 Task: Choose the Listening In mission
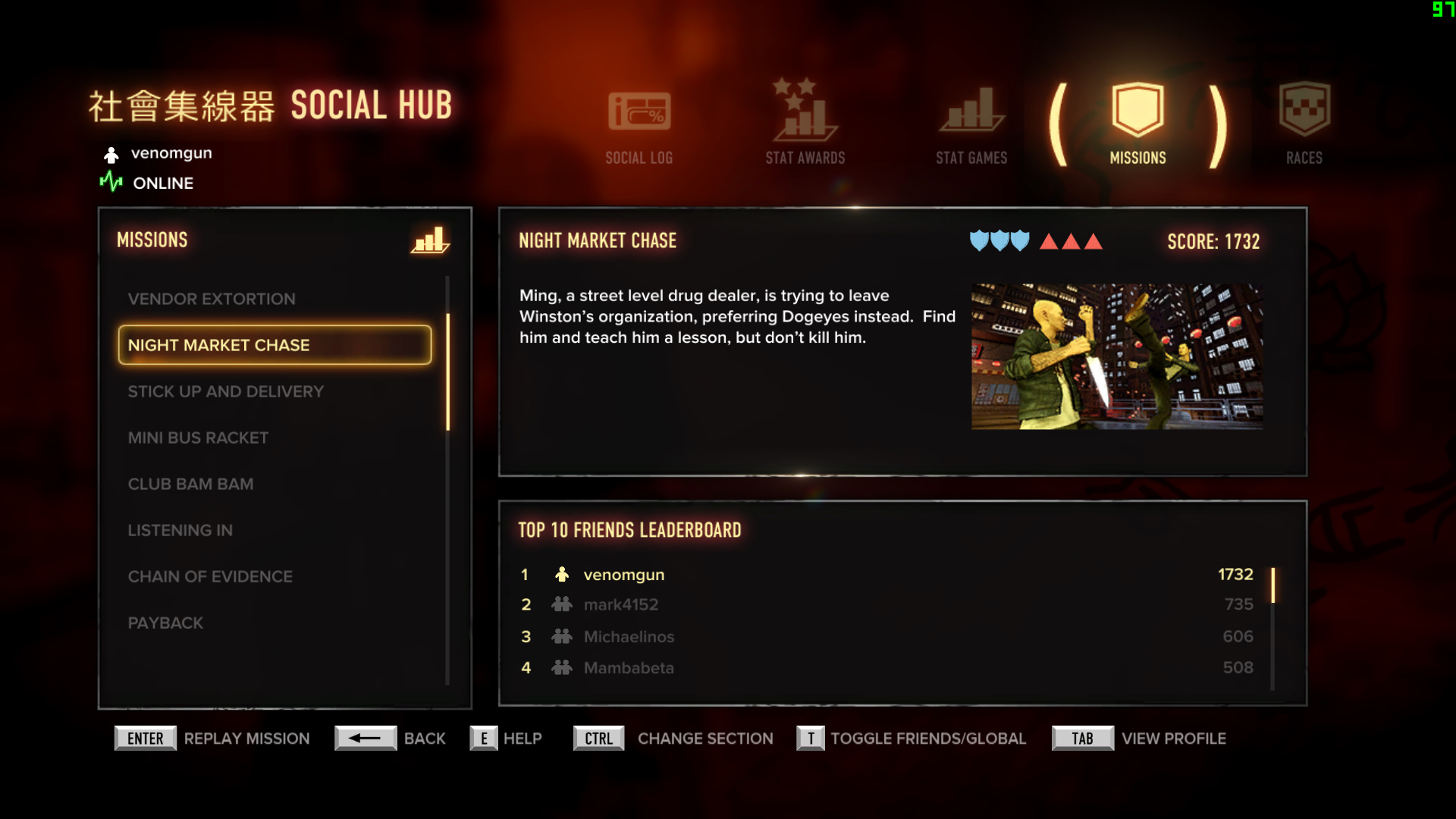[180, 530]
